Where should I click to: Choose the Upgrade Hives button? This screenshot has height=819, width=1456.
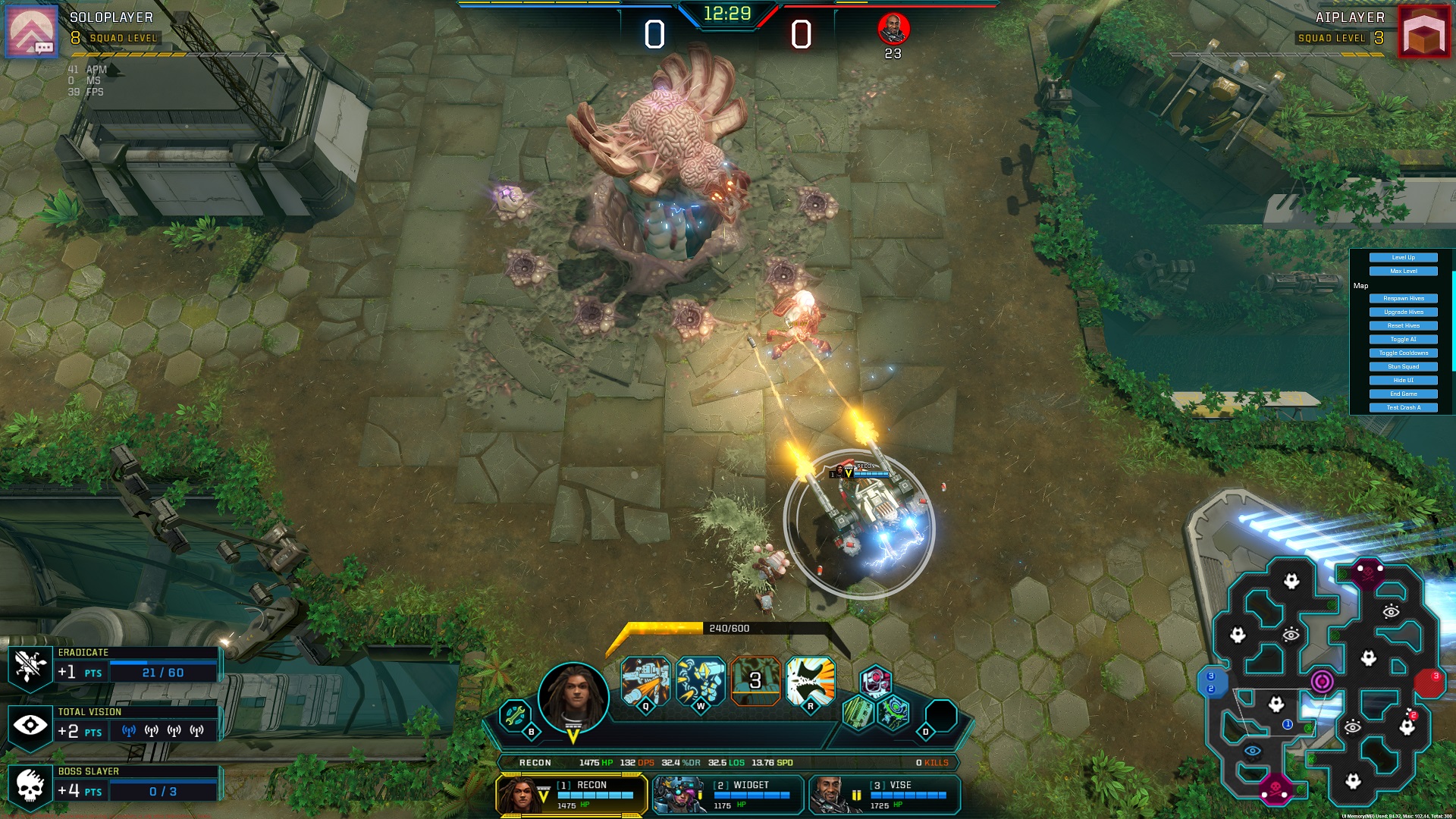(x=1403, y=312)
